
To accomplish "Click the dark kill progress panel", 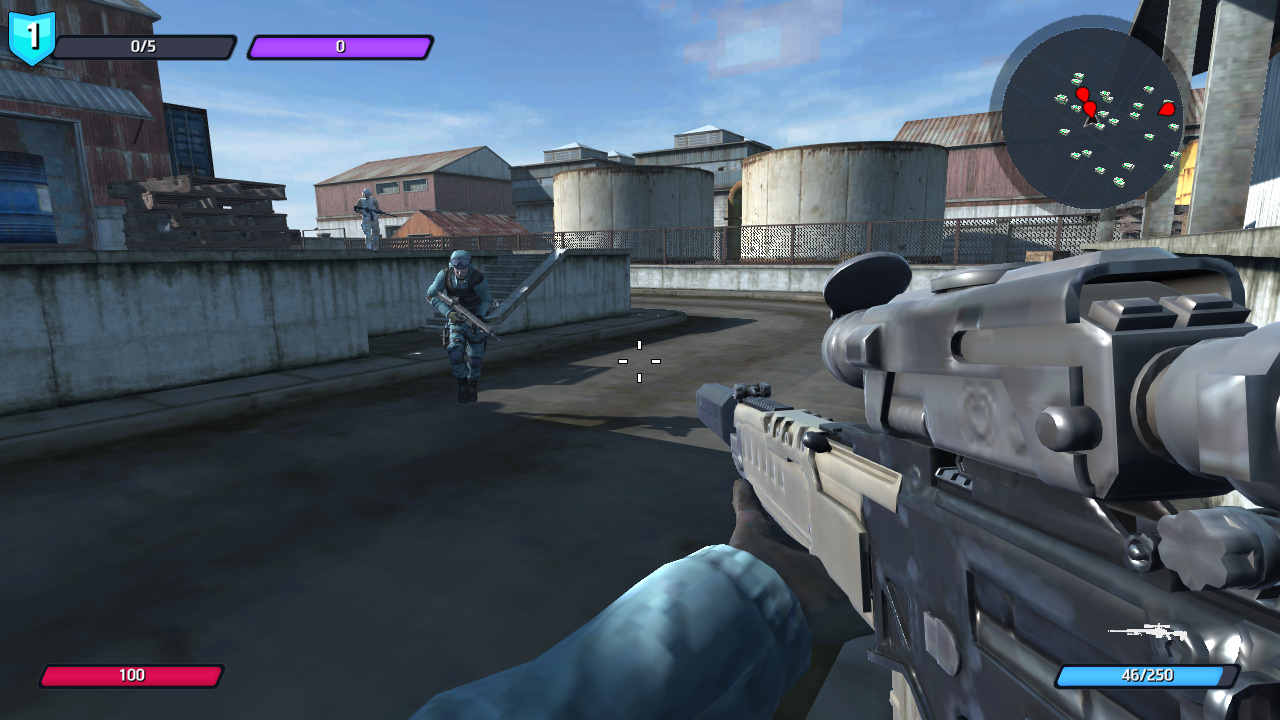I will click(145, 44).
